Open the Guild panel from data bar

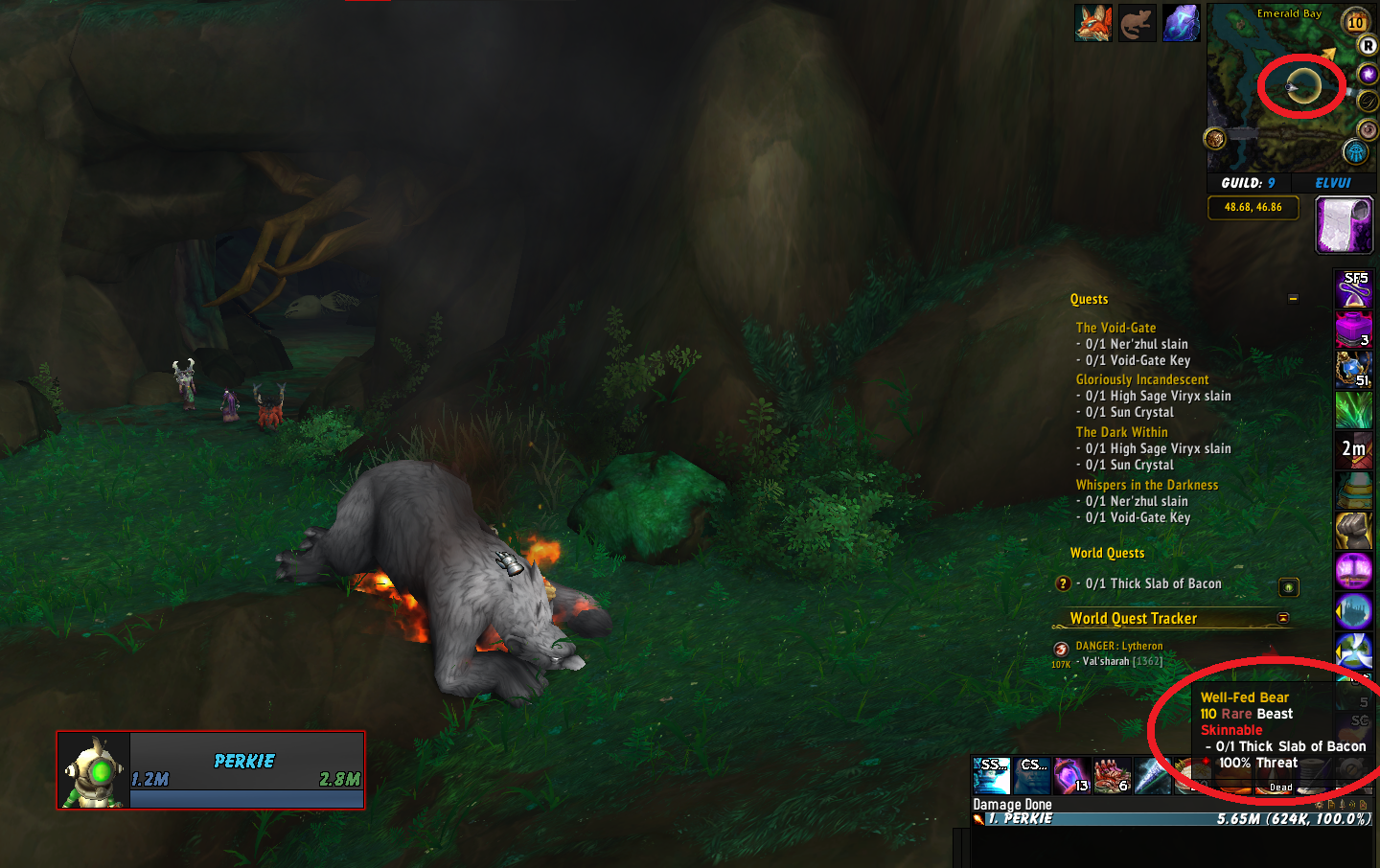point(1248,183)
